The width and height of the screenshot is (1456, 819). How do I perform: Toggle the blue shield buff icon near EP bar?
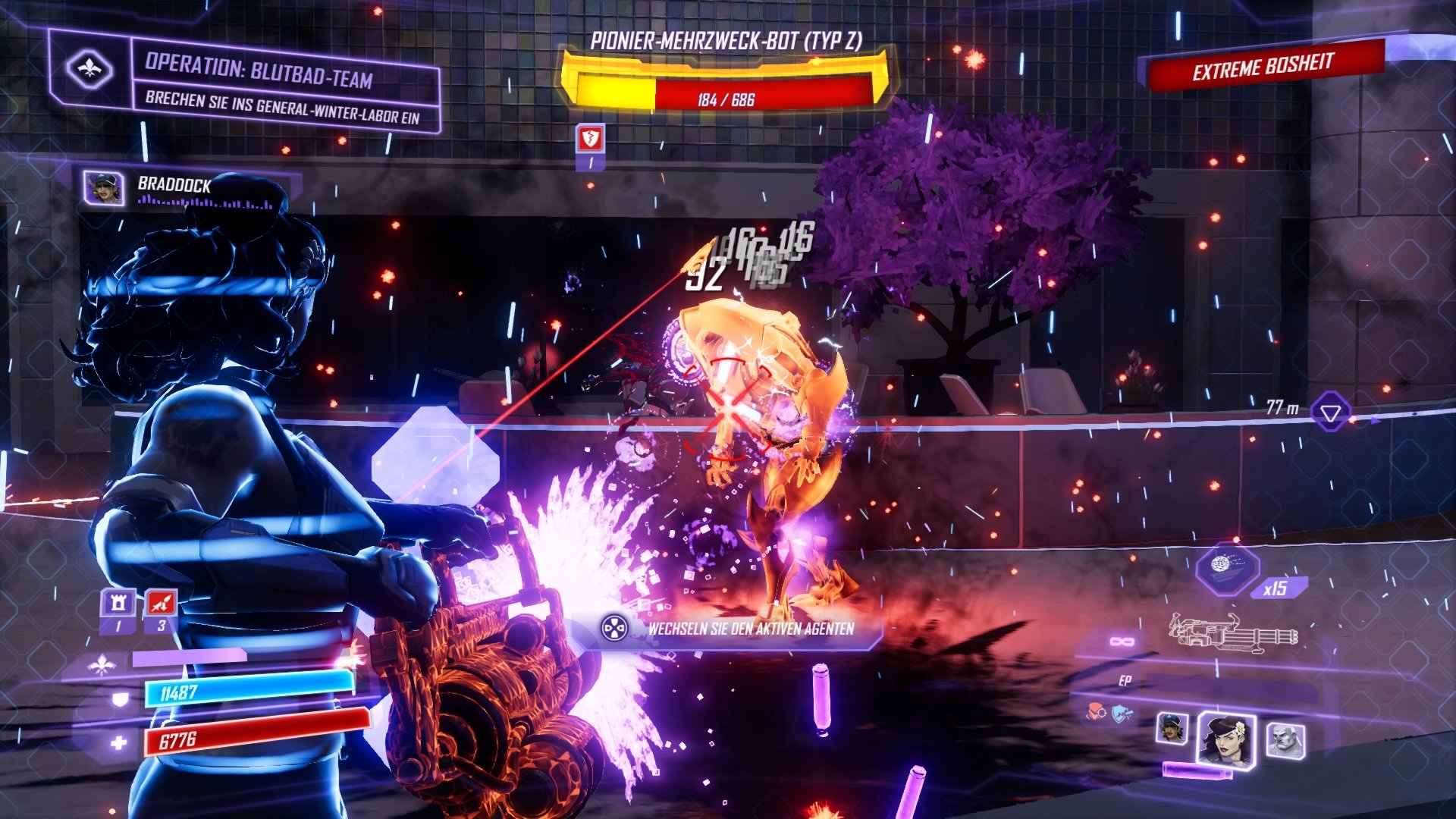1121,712
